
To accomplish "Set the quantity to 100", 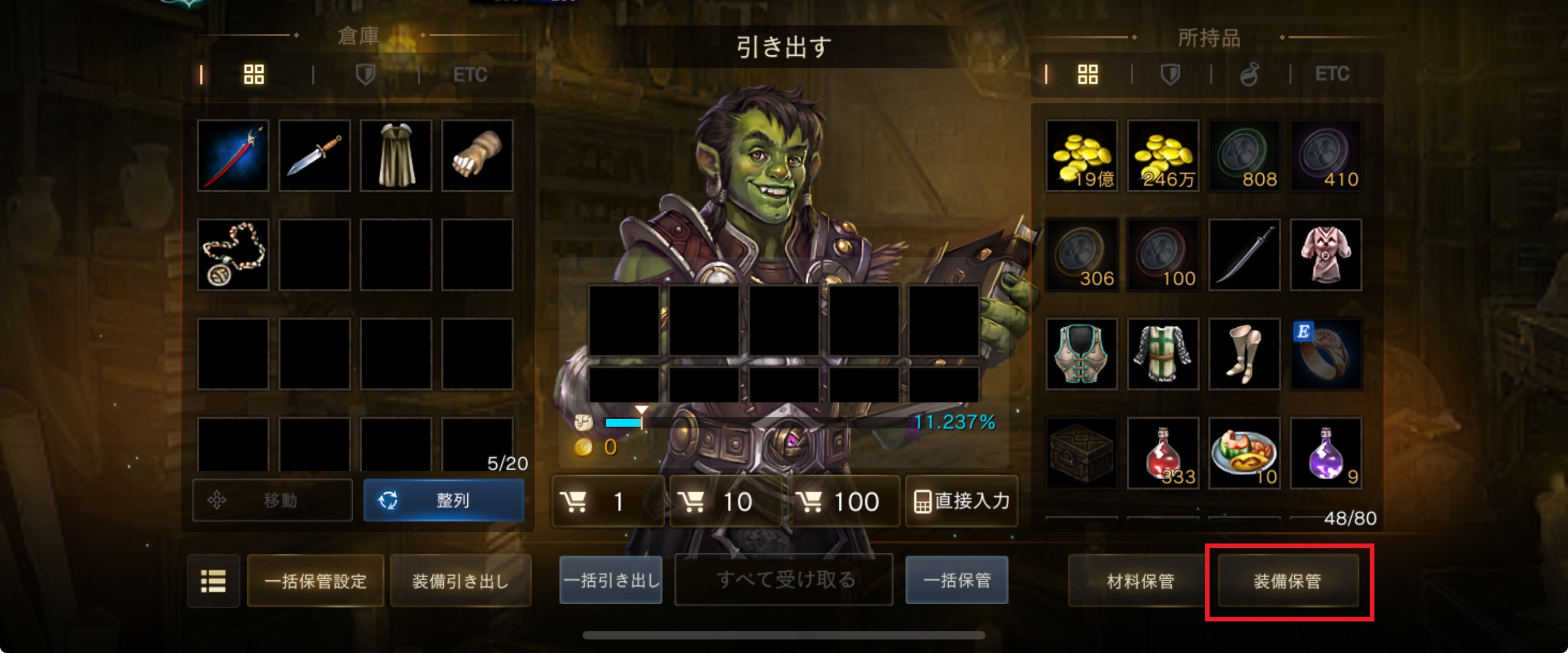I will pyautogui.click(x=843, y=502).
